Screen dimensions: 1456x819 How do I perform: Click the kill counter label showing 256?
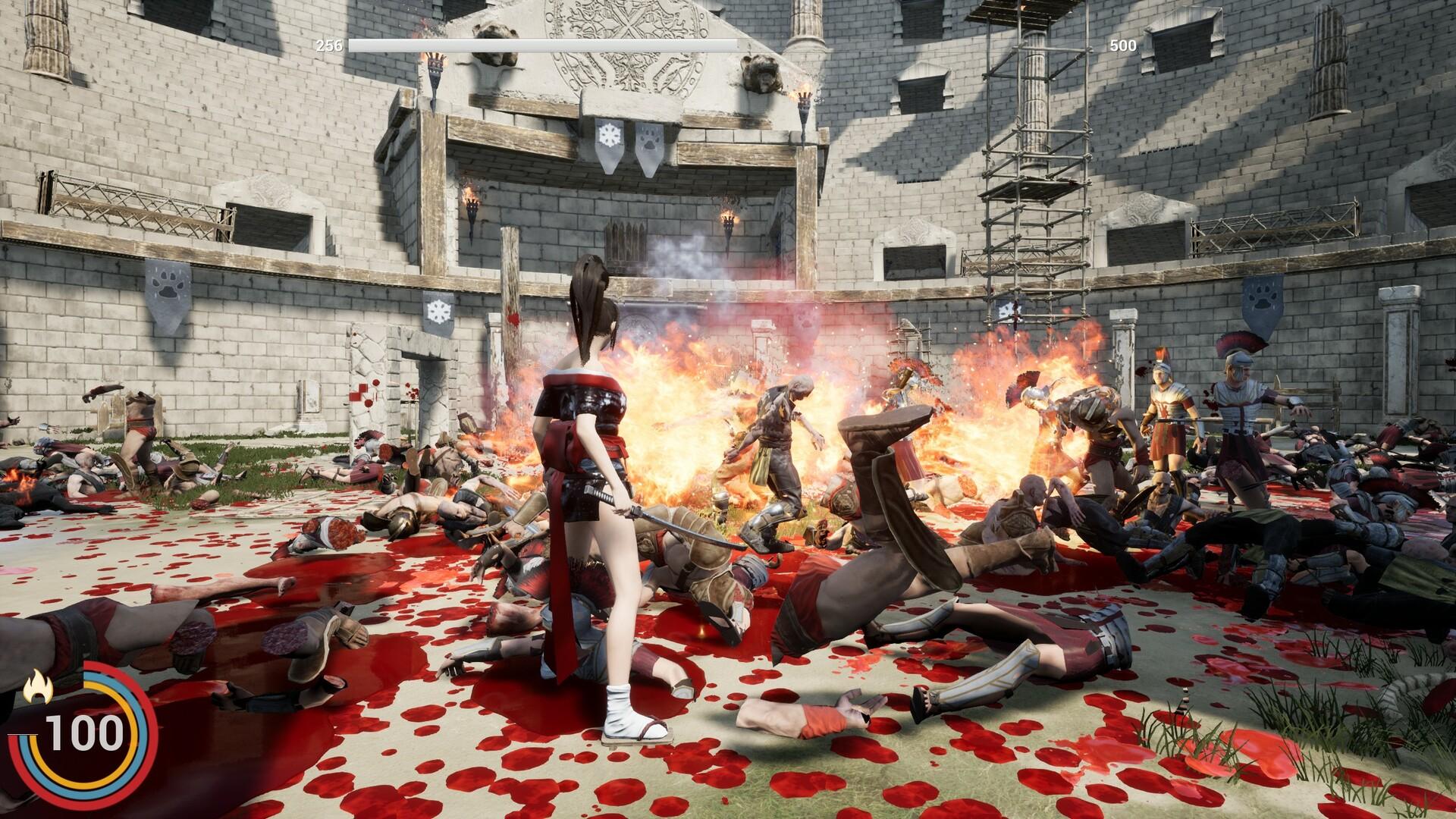point(328,45)
